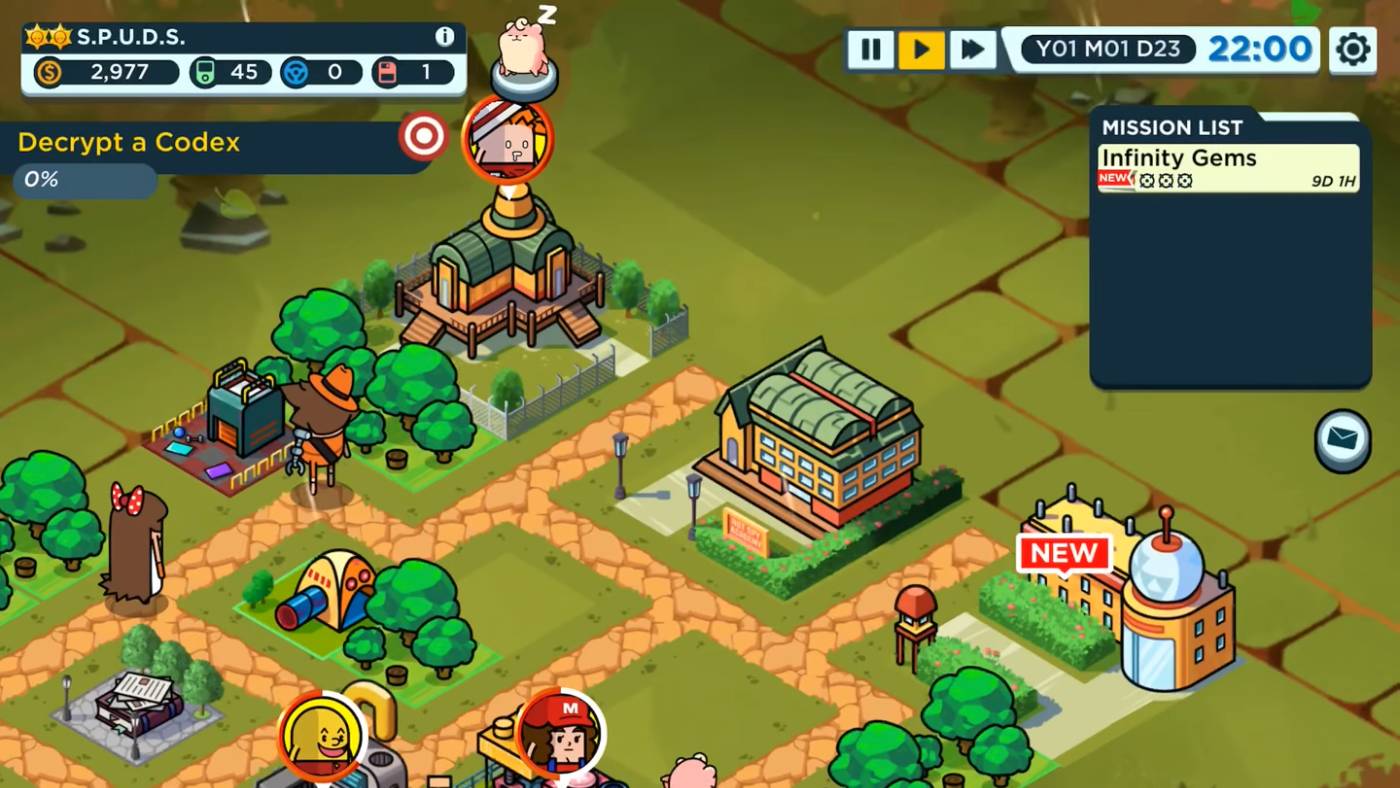Click the coin currency icon
This screenshot has height=788, width=1400.
49,72
